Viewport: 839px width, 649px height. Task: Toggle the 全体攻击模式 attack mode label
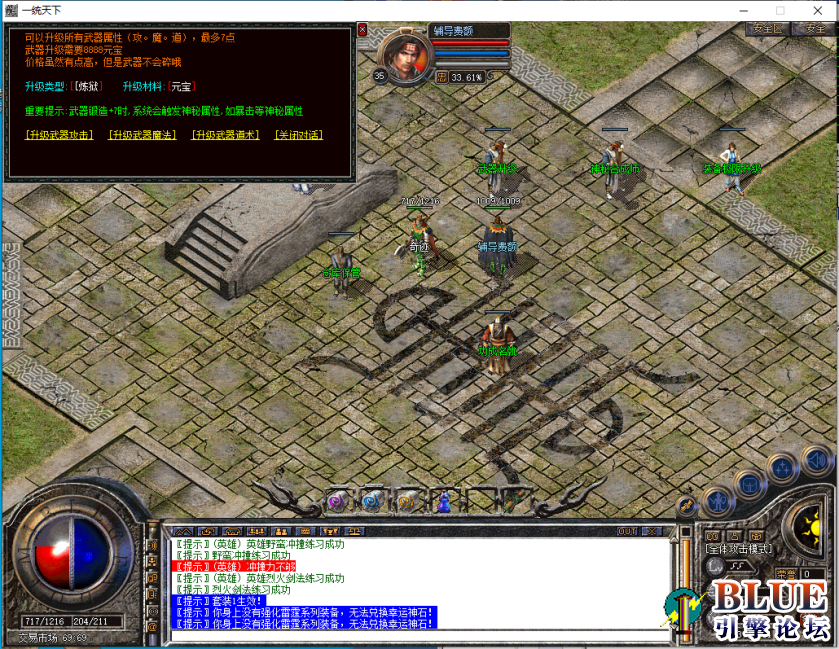[737, 549]
